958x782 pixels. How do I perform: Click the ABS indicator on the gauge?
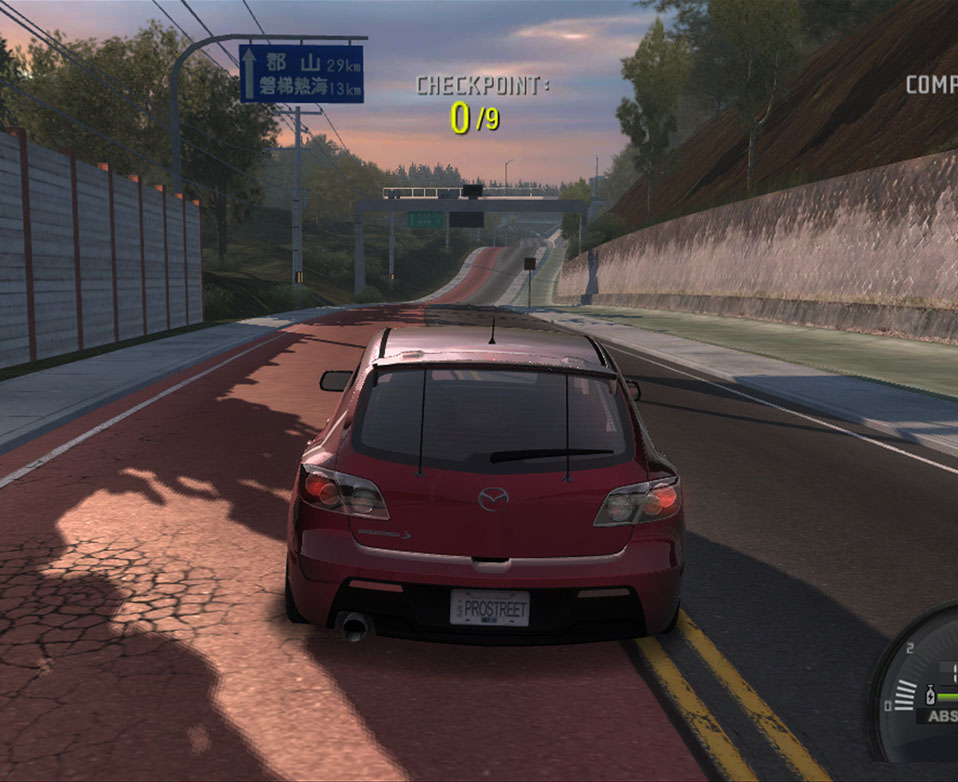pos(940,716)
